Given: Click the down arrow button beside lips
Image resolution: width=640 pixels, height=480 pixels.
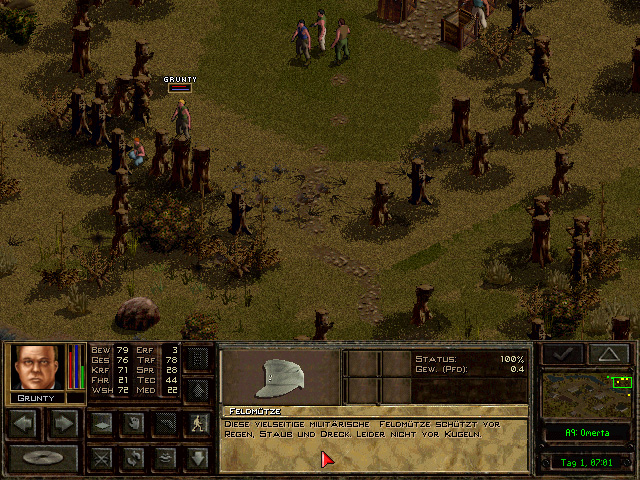Looking at the screenshot, I should pos(198,459).
